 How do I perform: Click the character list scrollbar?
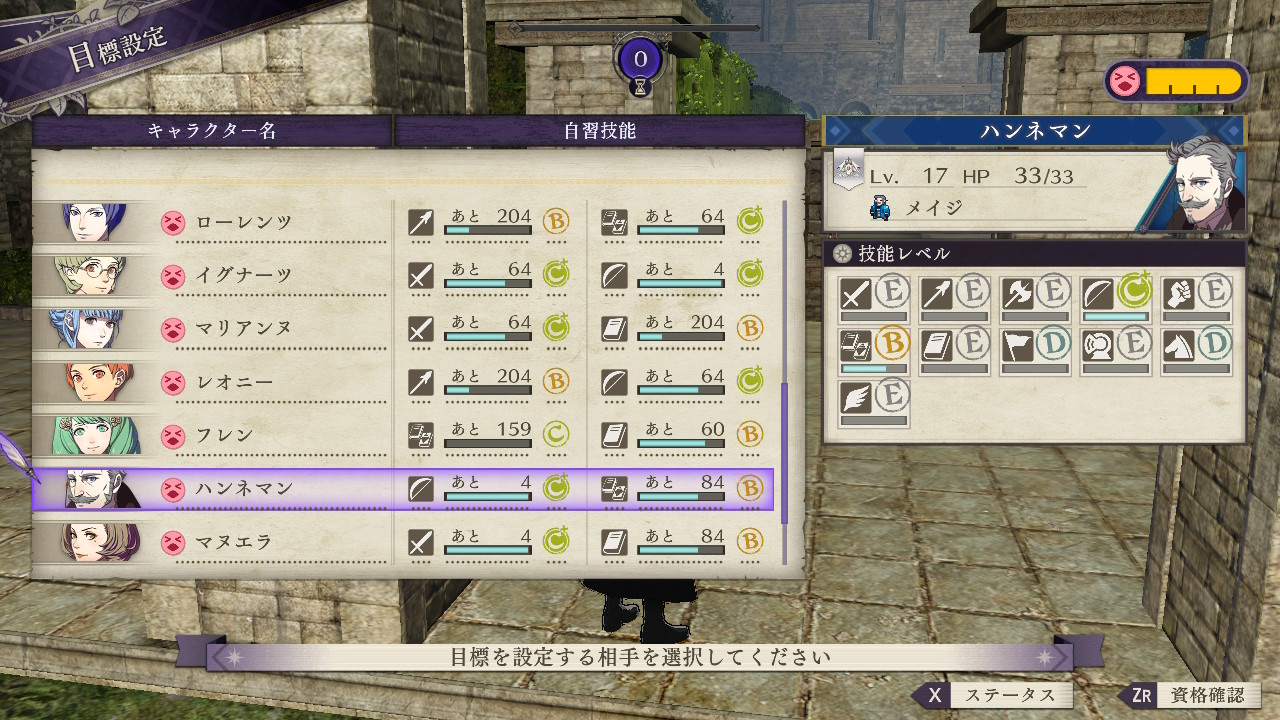coord(784,450)
